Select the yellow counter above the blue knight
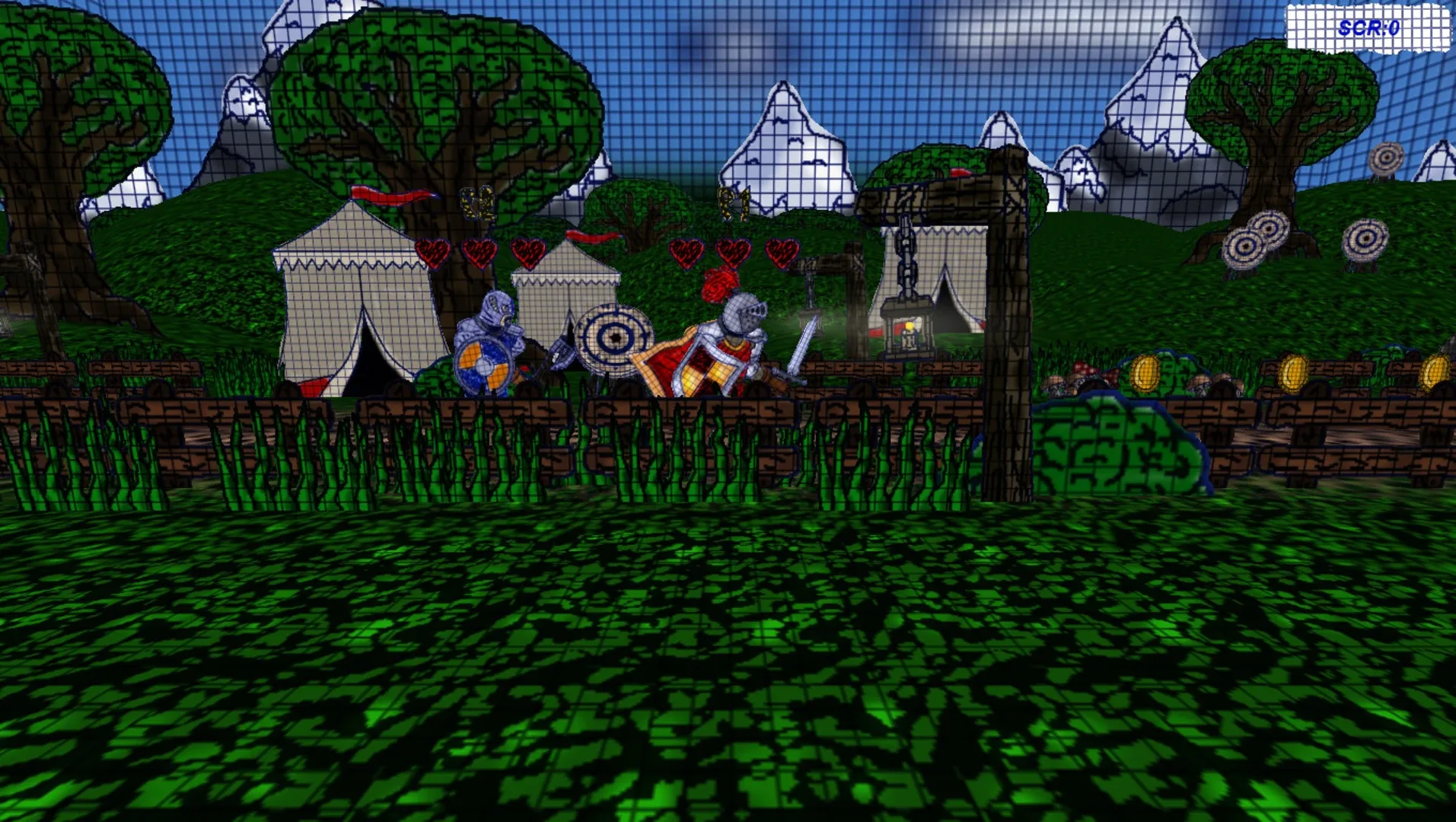The height and width of the screenshot is (822, 1456). (477, 203)
